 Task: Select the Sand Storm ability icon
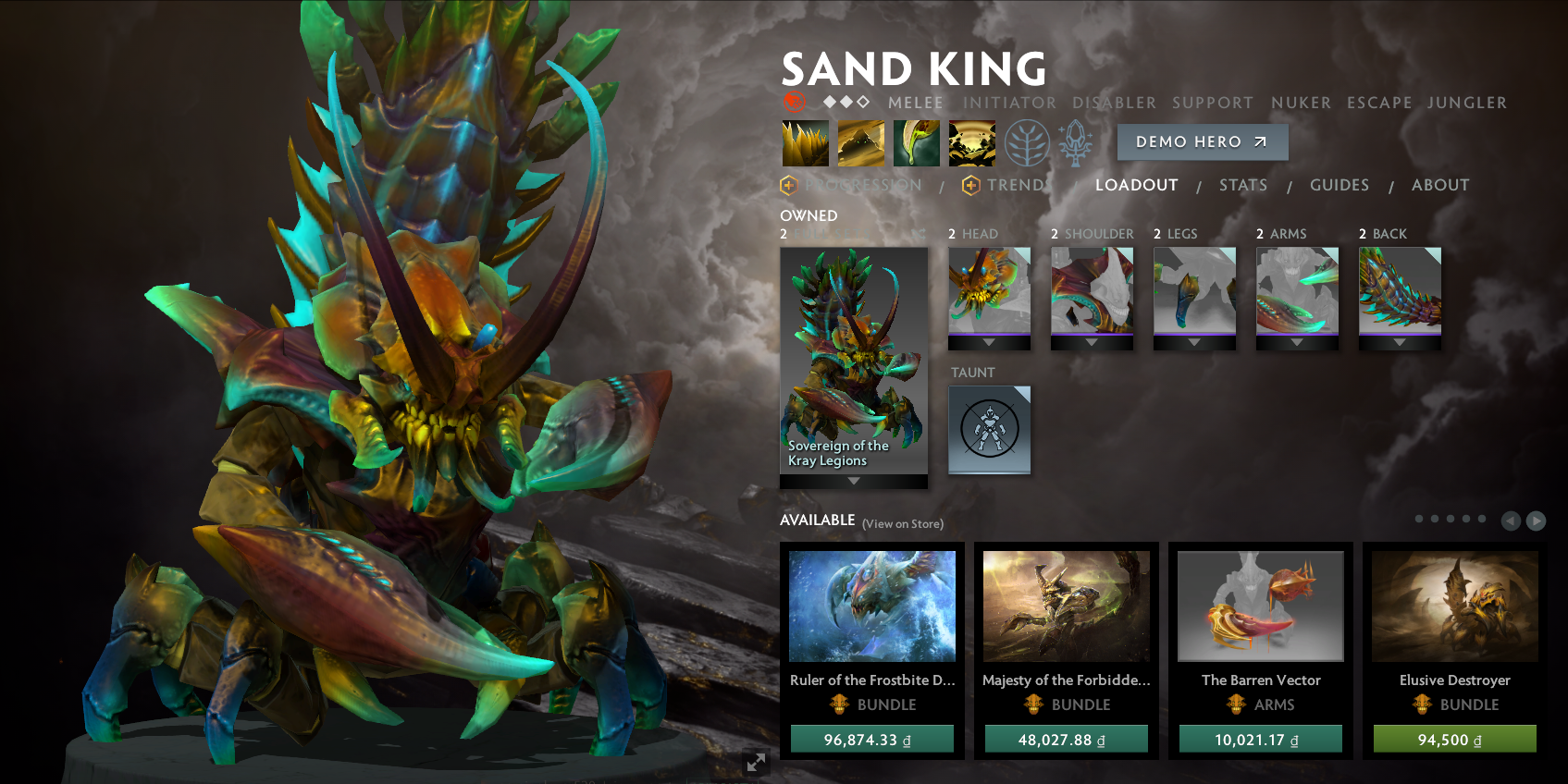click(860, 142)
